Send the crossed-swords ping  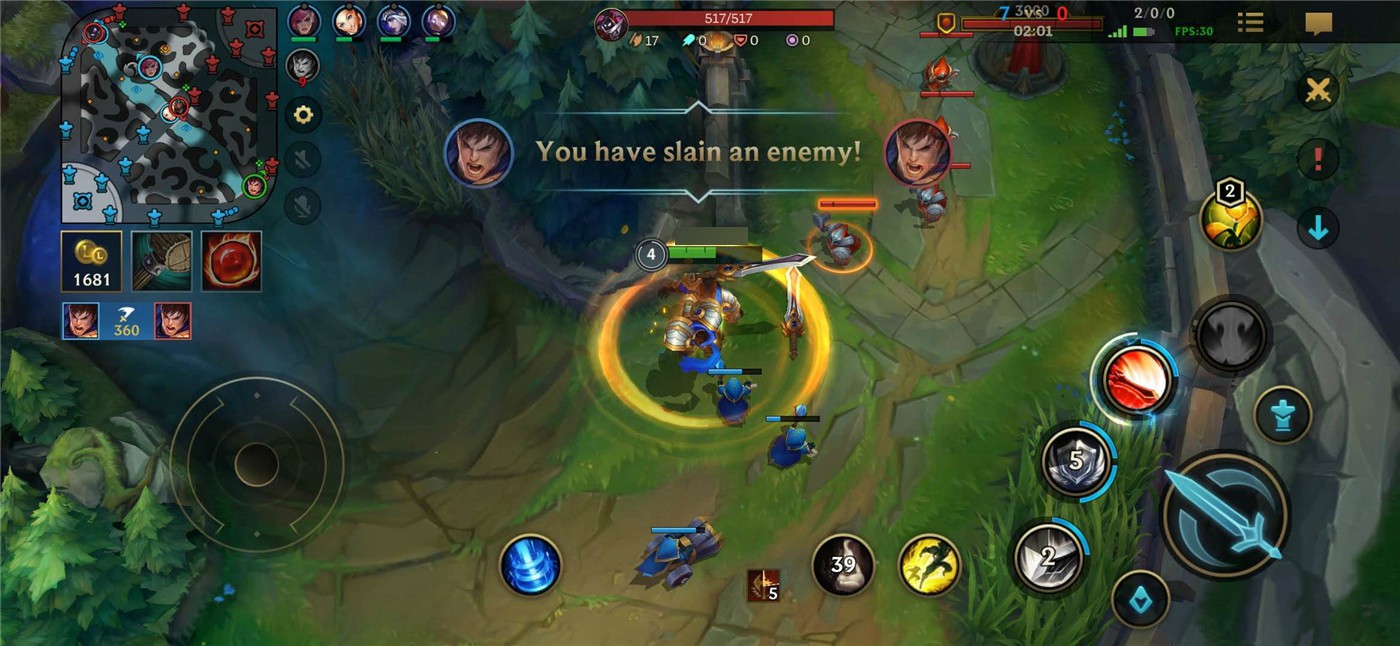[1318, 91]
